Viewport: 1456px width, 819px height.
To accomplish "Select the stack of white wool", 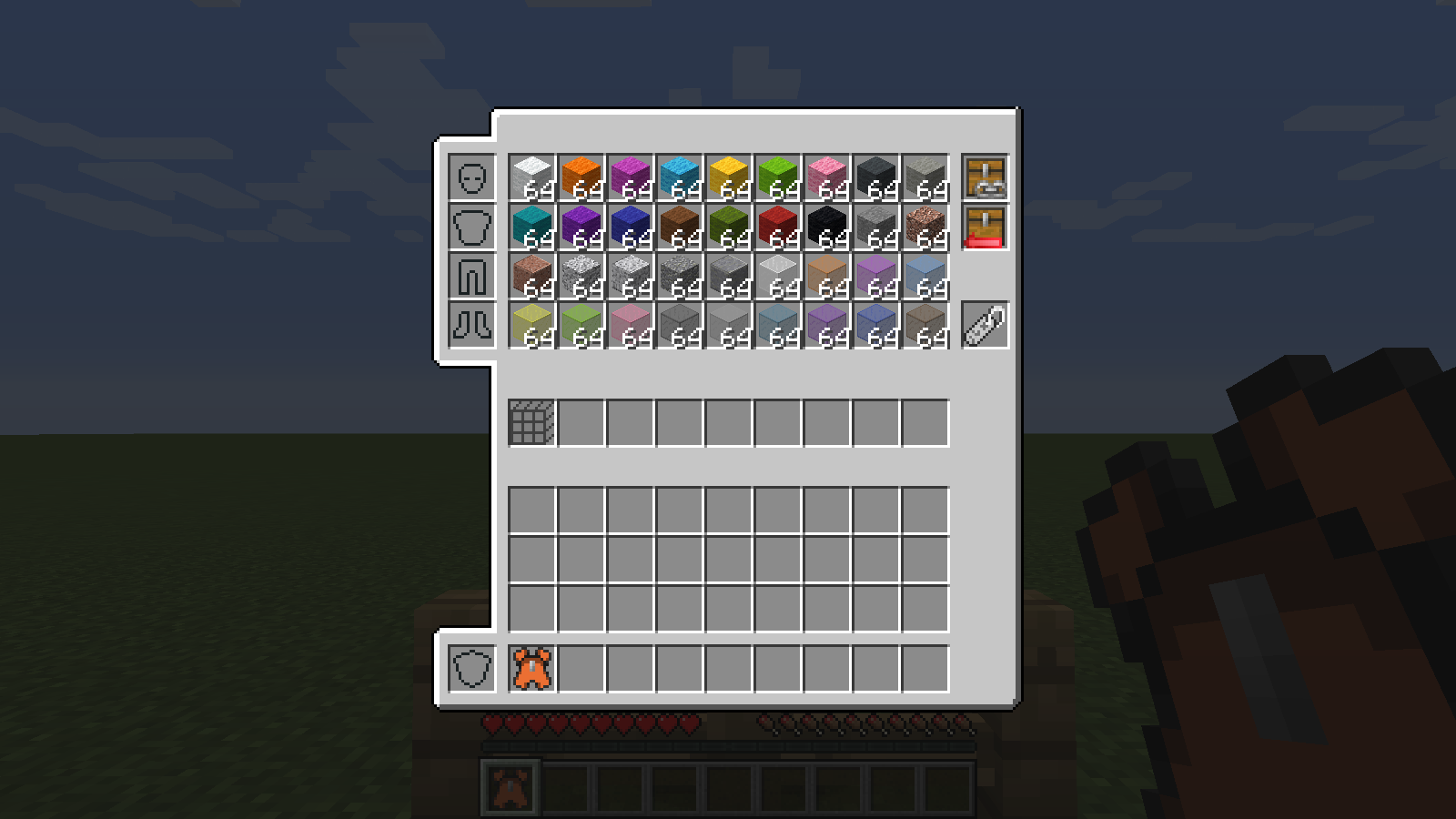I will (x=532, y=177).
